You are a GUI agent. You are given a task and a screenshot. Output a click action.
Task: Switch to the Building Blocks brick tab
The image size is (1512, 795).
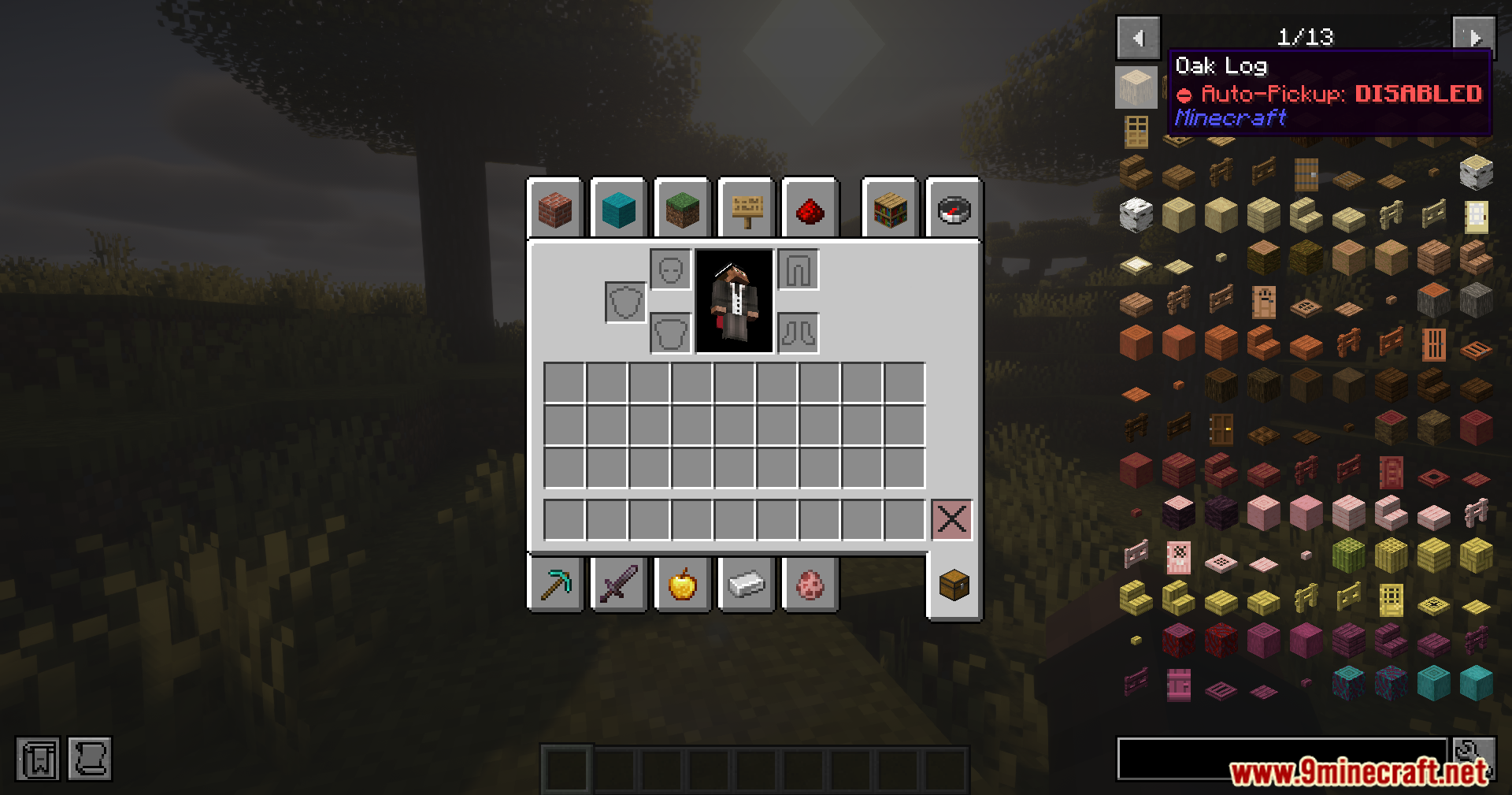point(556,209)
